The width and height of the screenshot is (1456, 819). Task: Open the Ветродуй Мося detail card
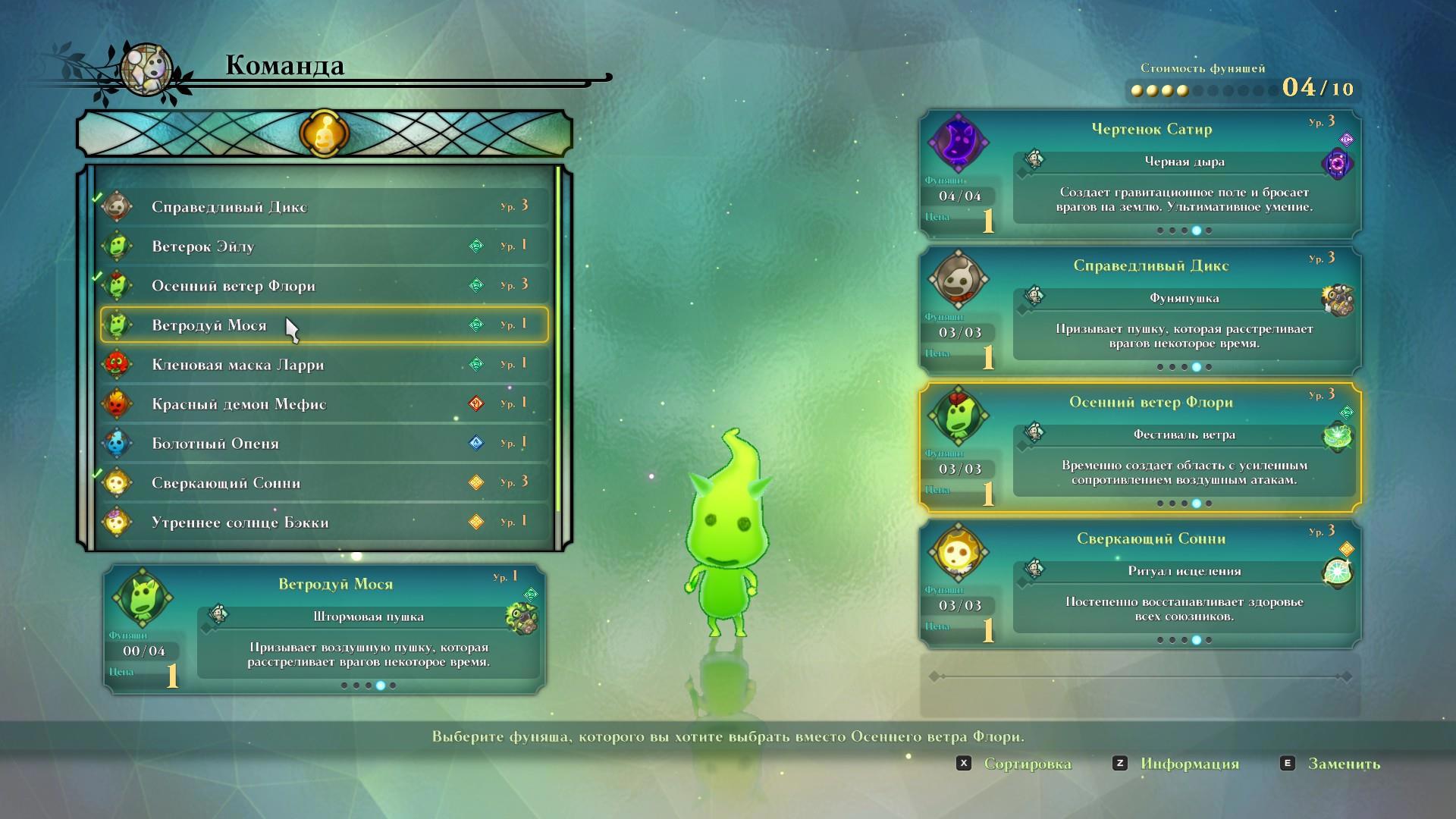(x=324, y=629)
